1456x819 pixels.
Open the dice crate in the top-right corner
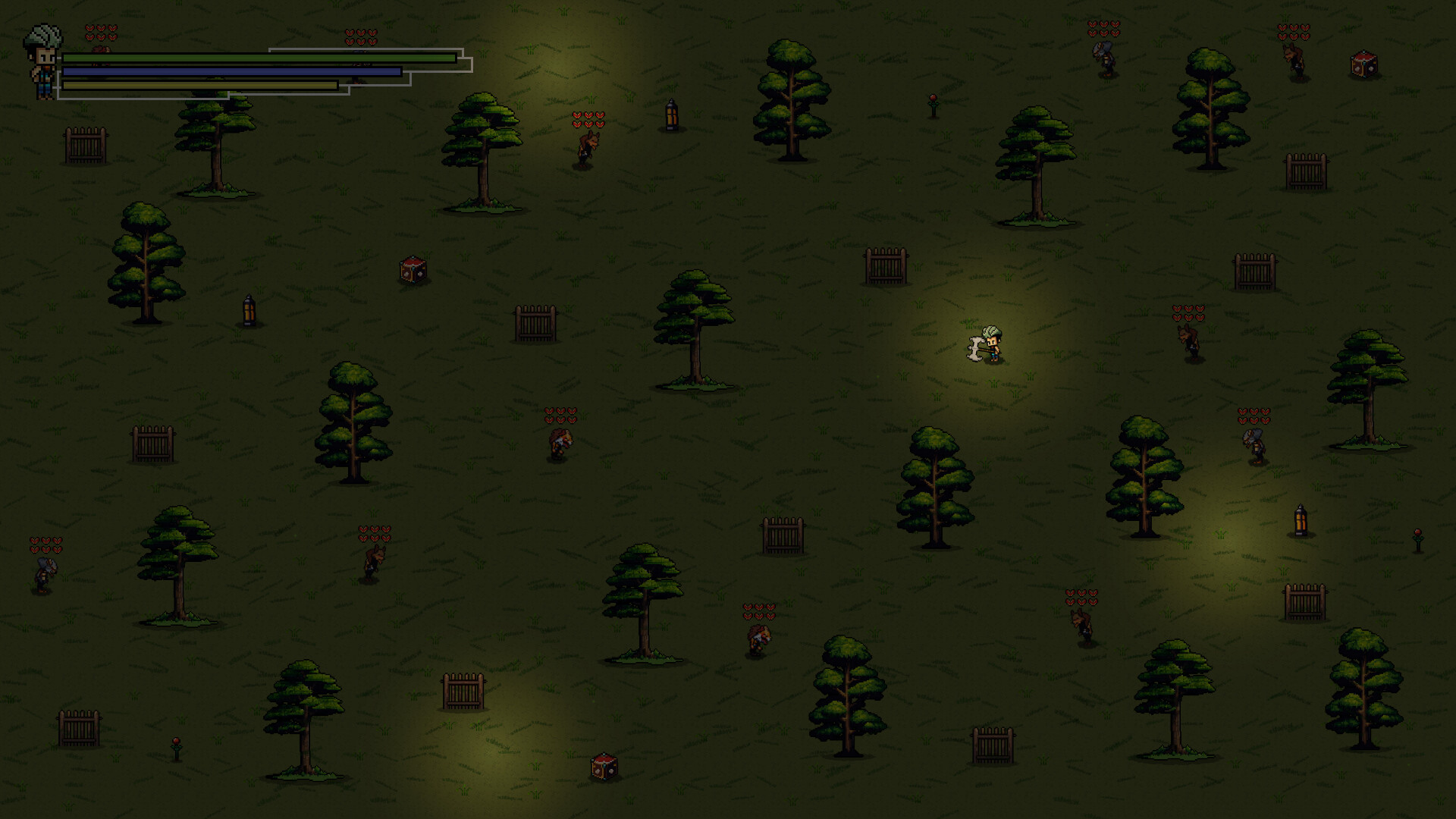coord(1363,64)
